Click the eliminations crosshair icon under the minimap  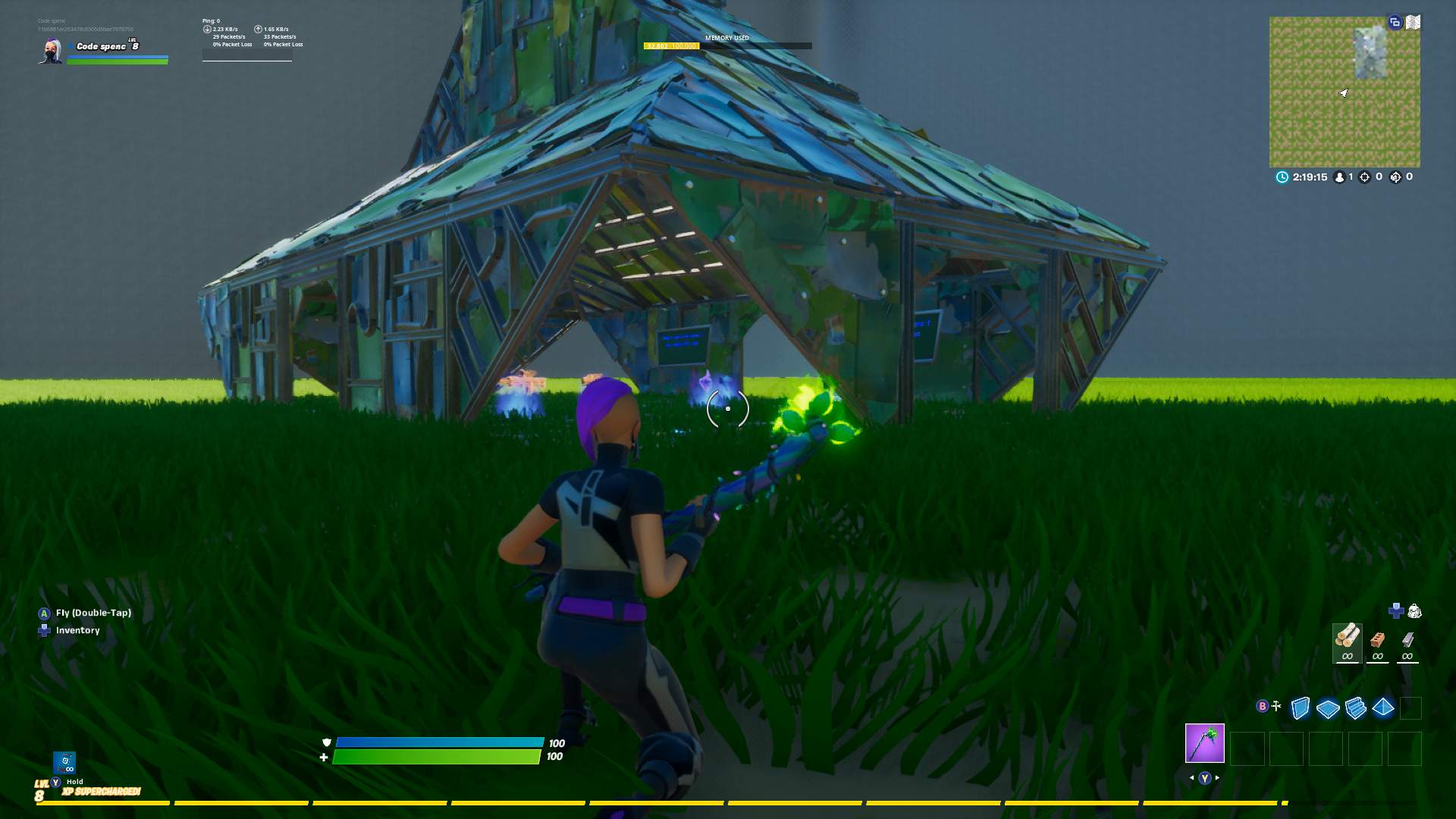1364,177
